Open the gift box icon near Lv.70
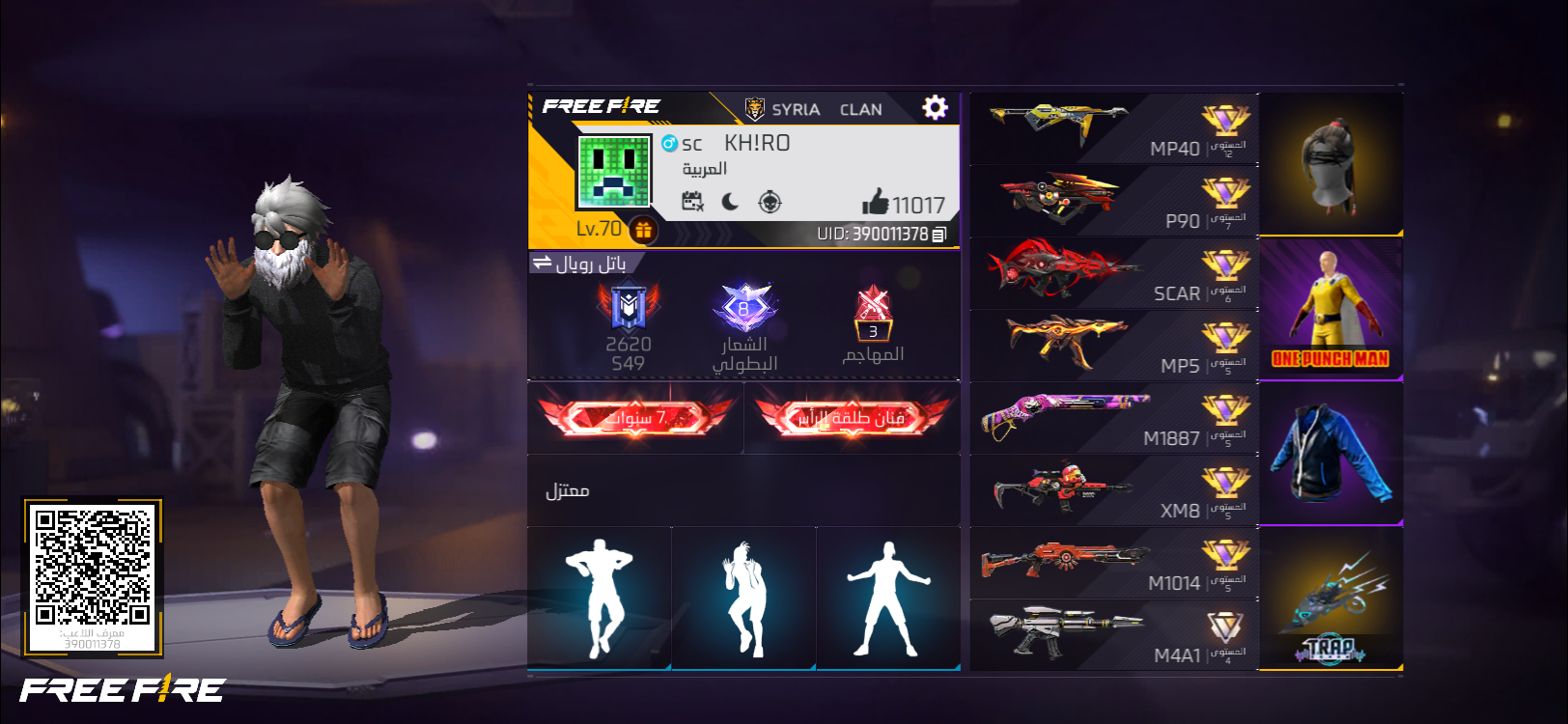The image size is (1568, 724). 643,230
